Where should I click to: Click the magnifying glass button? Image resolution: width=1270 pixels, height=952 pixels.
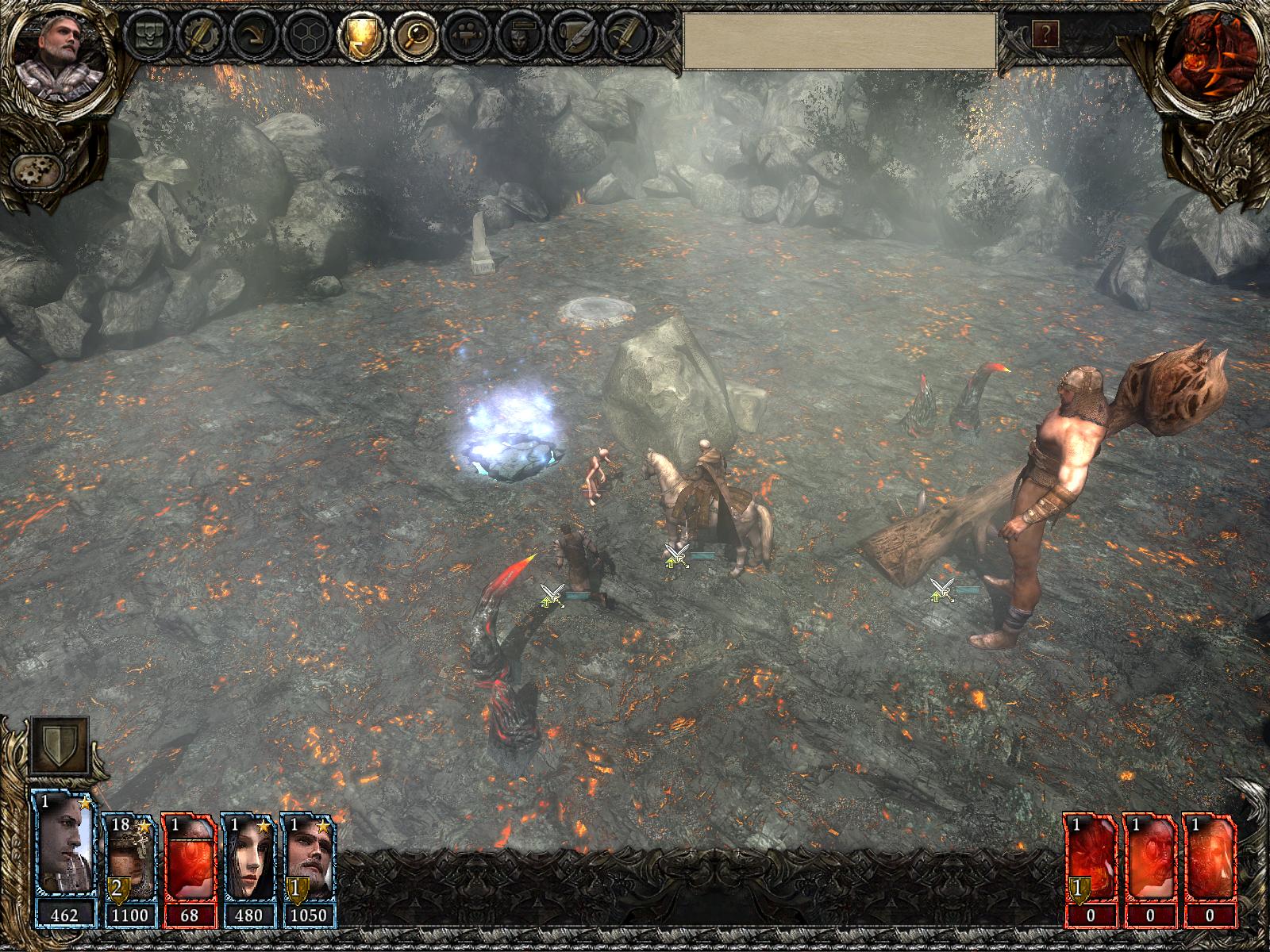[x=412, y=36]
